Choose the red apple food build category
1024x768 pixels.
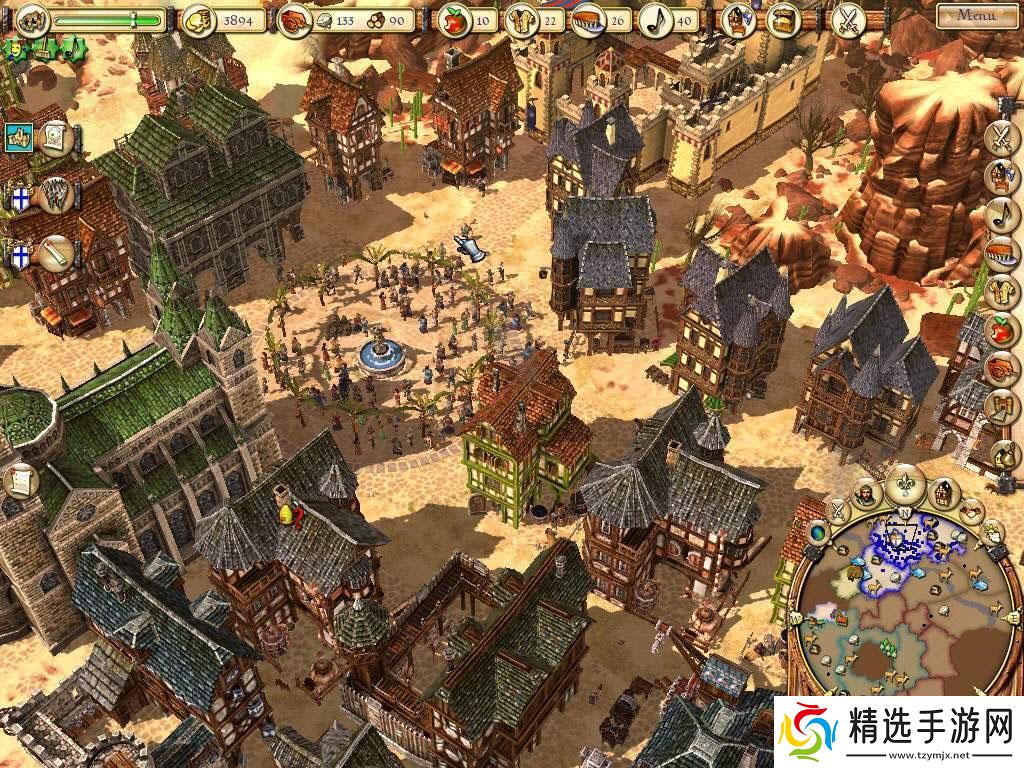pyautogui.click(x=1001, y=328)
